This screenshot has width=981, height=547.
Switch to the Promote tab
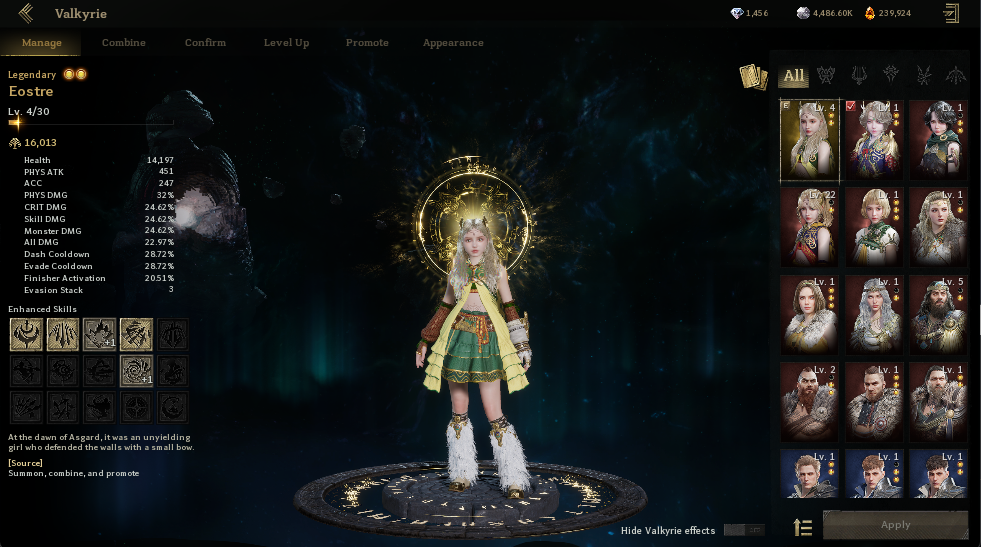[367, 43]
